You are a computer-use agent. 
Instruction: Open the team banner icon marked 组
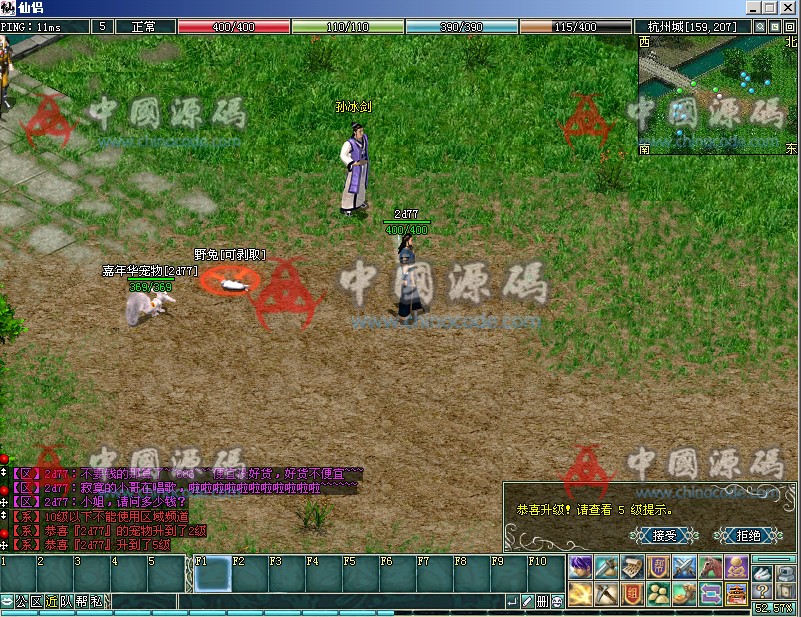coord(632,593)
